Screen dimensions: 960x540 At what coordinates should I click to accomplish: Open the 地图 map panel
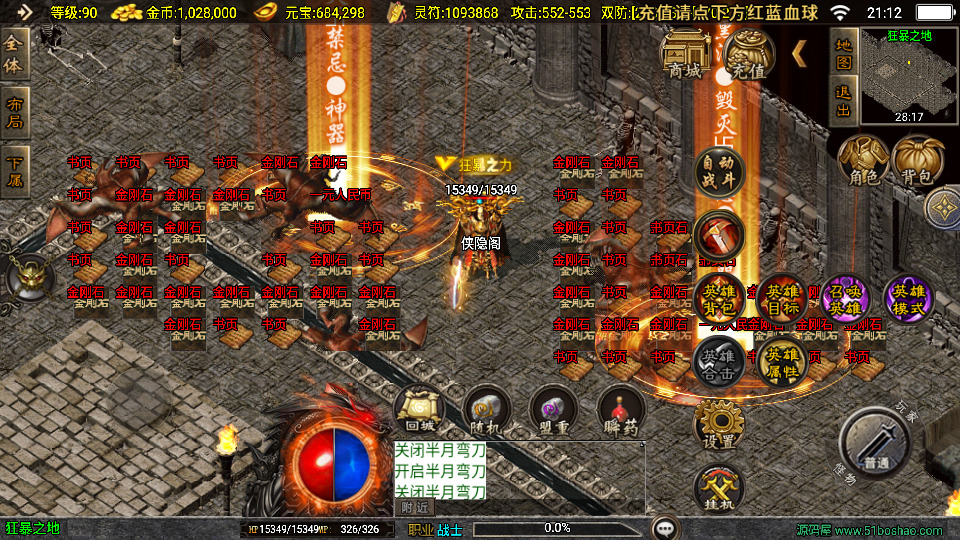click(x=843, y=53)
